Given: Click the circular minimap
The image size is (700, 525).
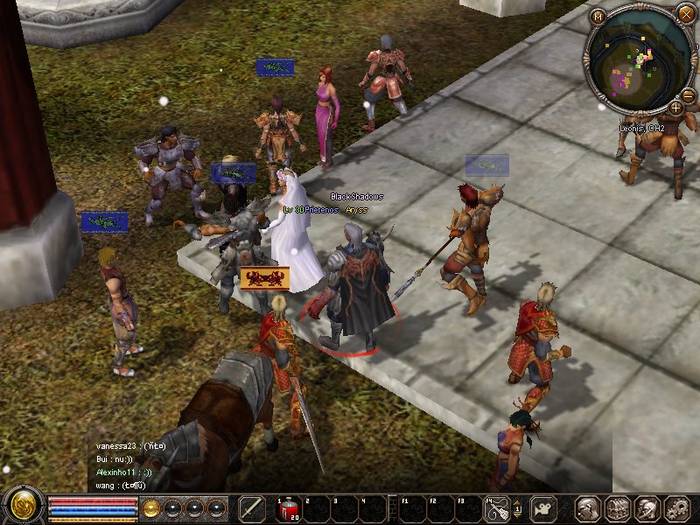Looking at the screenshot, I should click(x=640, y=57).
